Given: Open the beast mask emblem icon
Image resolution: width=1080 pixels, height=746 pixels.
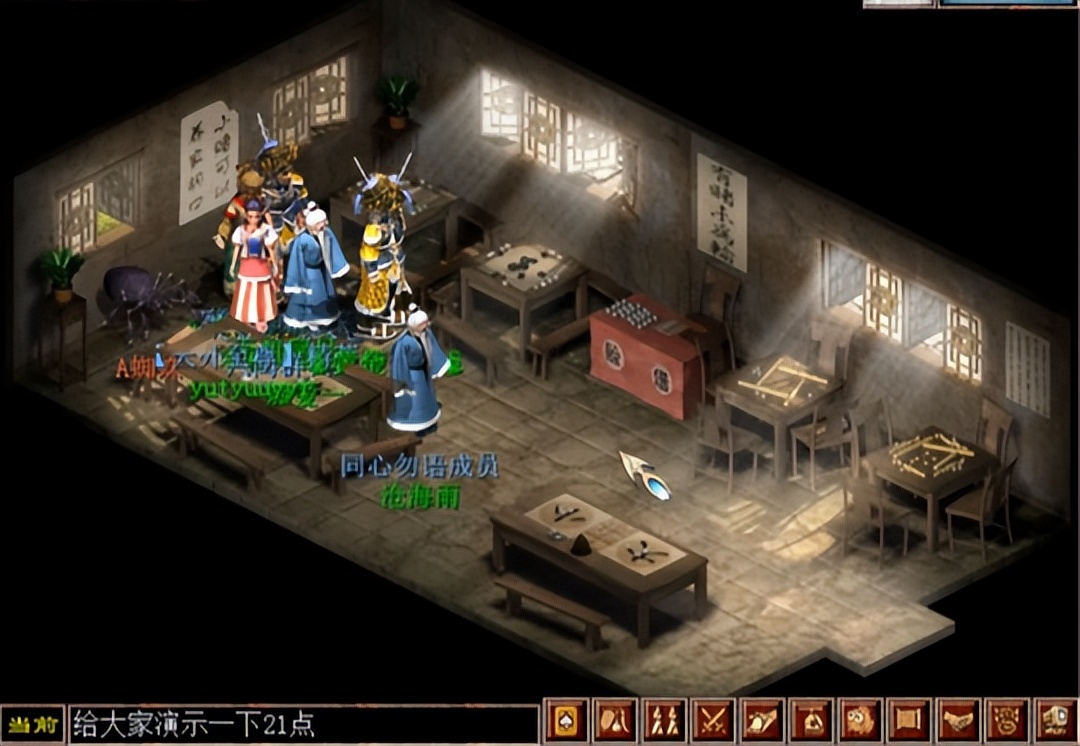Looking at the screenshot, I should click(x=1007, y=720).
